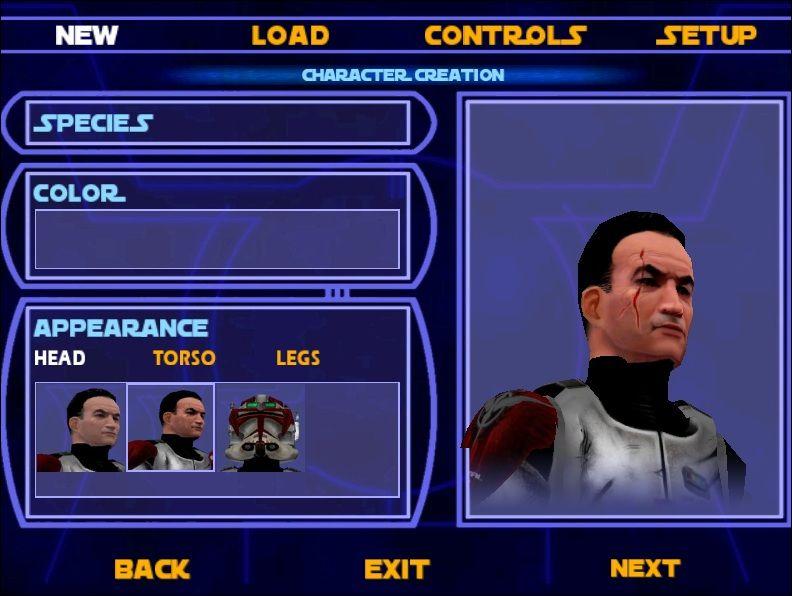Screen dimensions: 792x596
Task: Select the NEW menu option
Action: tap(86, 36)
